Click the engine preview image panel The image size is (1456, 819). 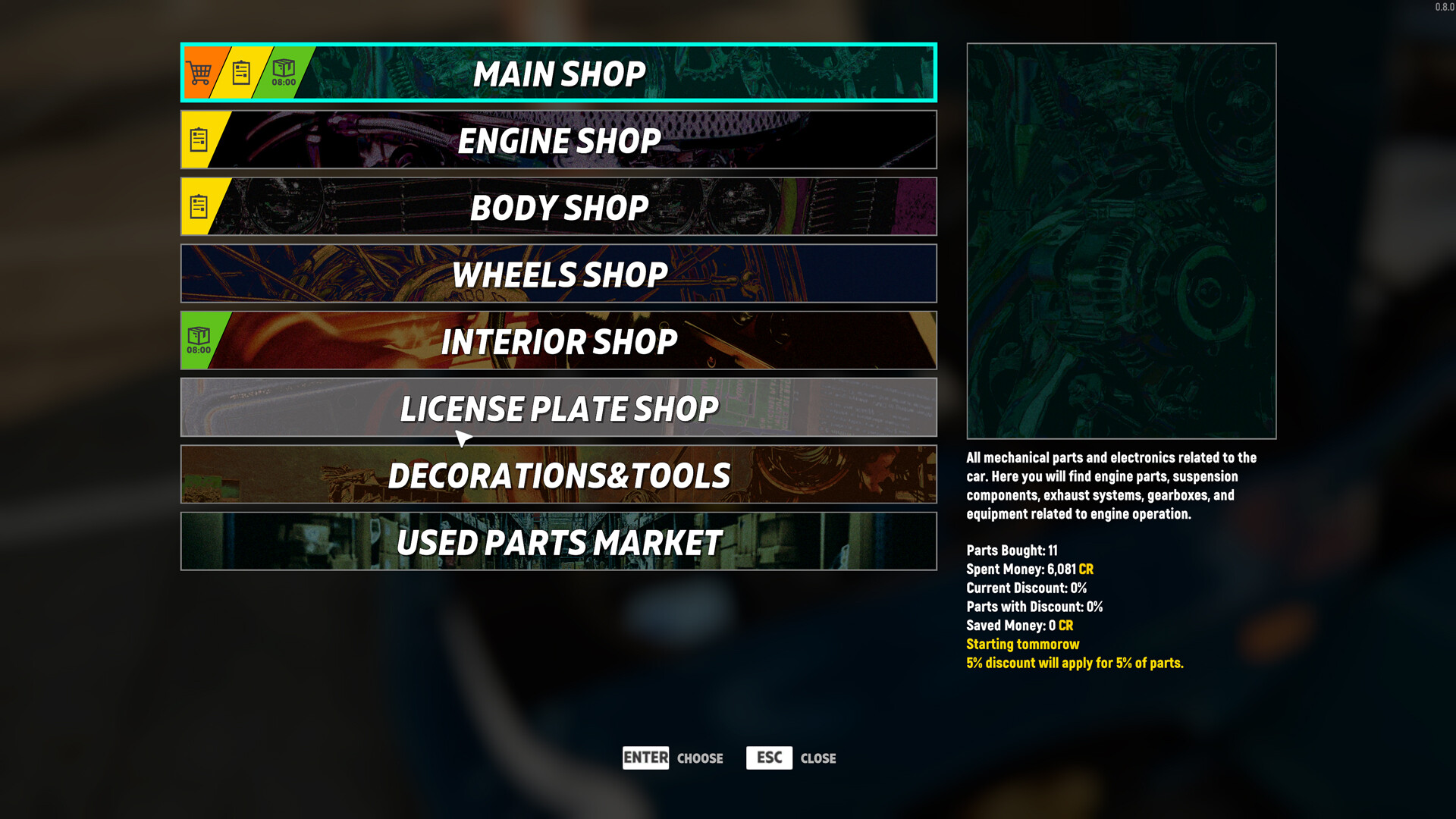pyautogui.click(x=1122, y=240)
